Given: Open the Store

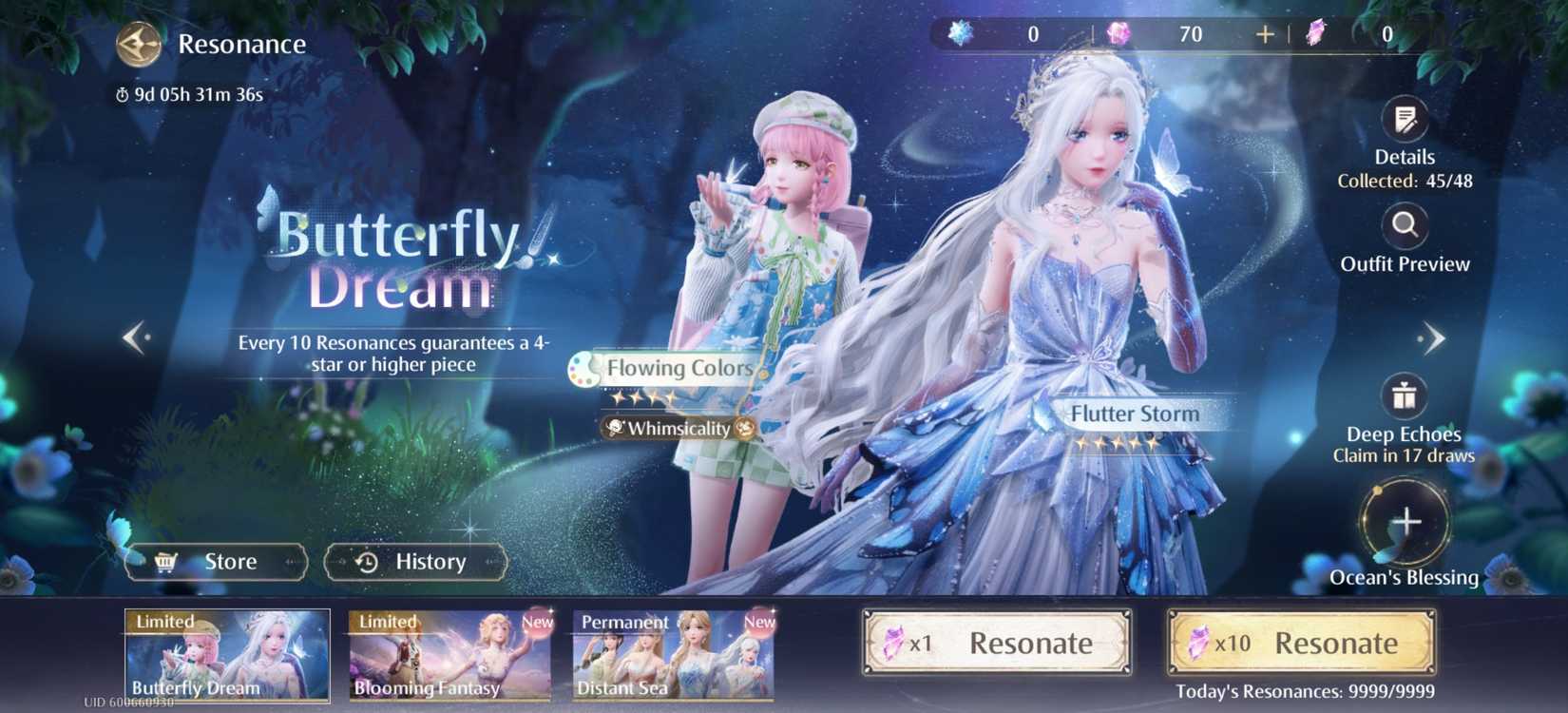Looking at the screenshot, I should (x=217, y=562).
